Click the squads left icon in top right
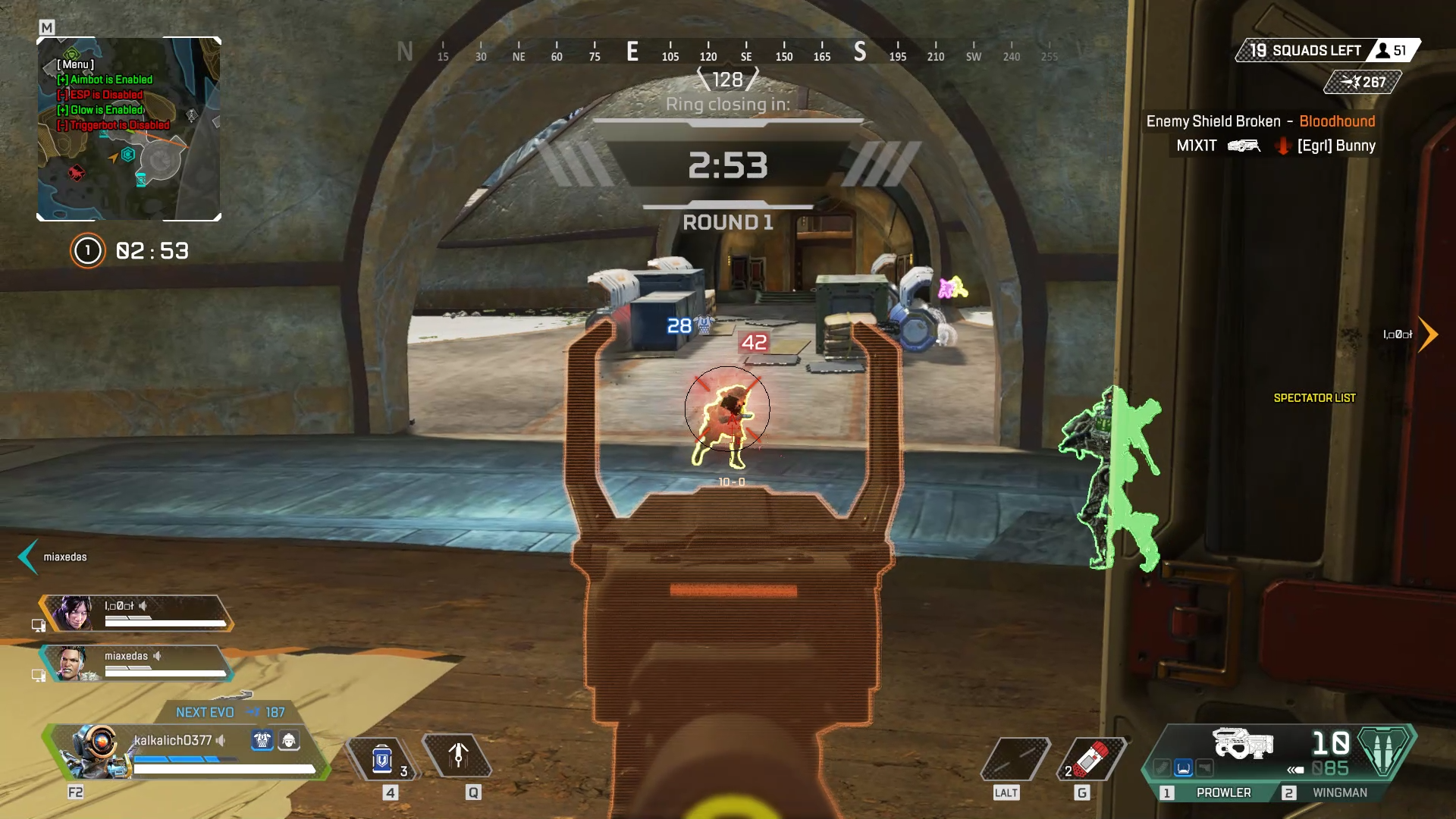The image size is (1456, 819). pyautogui.click(x=1382, y=50)
